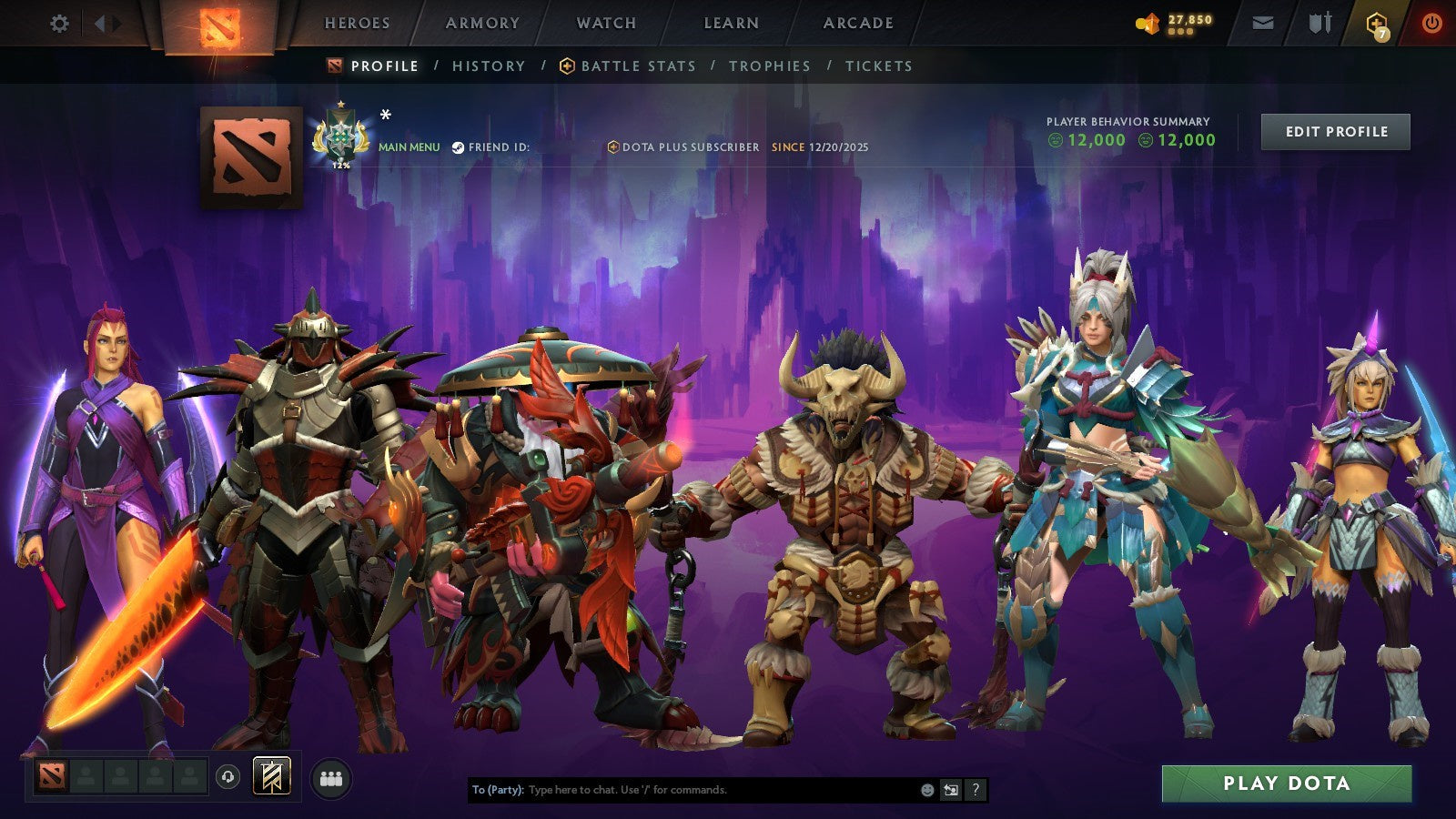Expand the settings gear menu
This screenshot has height=819, width=1456.
[x=60, y=25]
